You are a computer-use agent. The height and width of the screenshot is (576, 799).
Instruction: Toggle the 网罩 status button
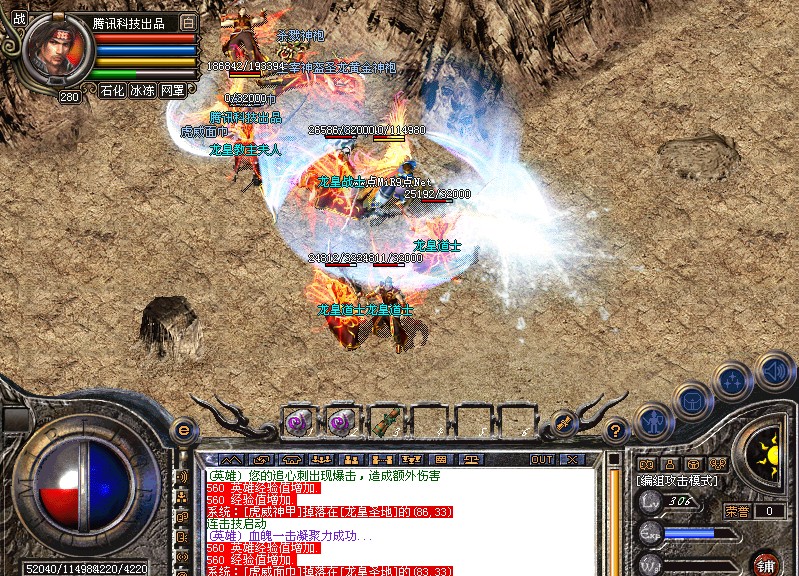(173, 90)
